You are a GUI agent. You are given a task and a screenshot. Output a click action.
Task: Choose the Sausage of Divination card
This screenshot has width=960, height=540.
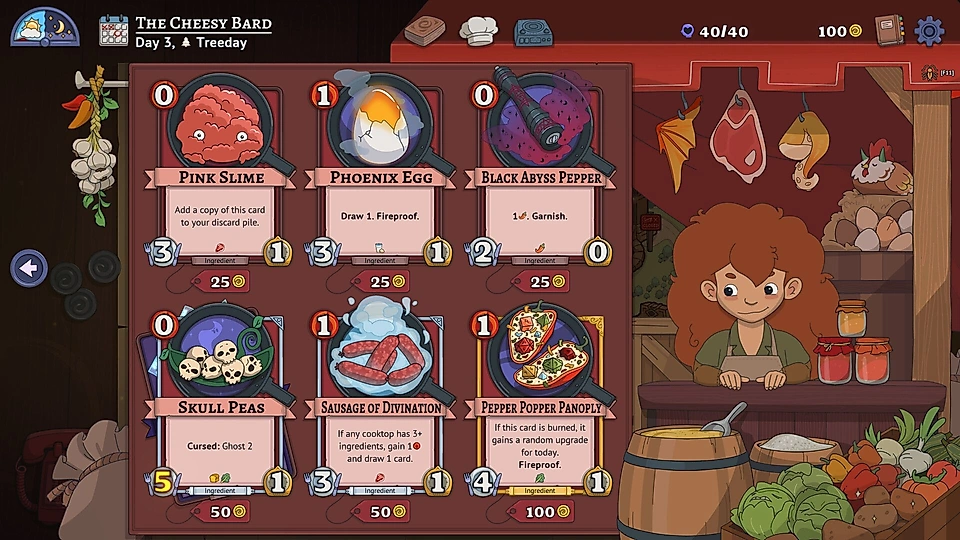point(379,400)
